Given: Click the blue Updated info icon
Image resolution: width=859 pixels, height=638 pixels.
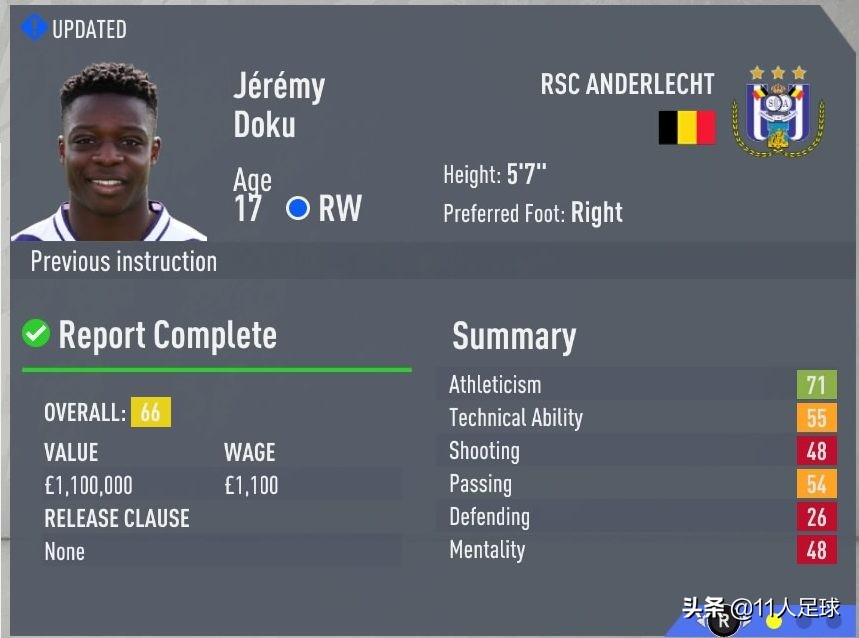Looking at the screenshot, I should point(34,27).
